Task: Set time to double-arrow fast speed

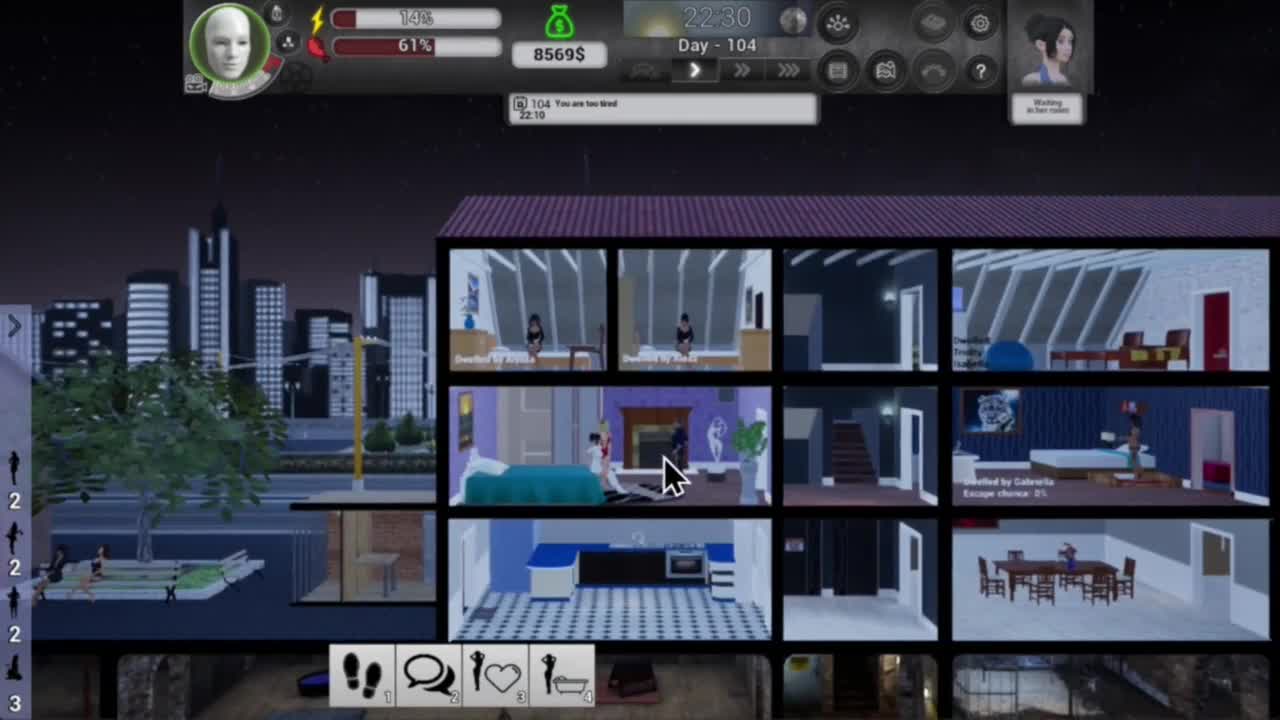Action: coord(742,70)
